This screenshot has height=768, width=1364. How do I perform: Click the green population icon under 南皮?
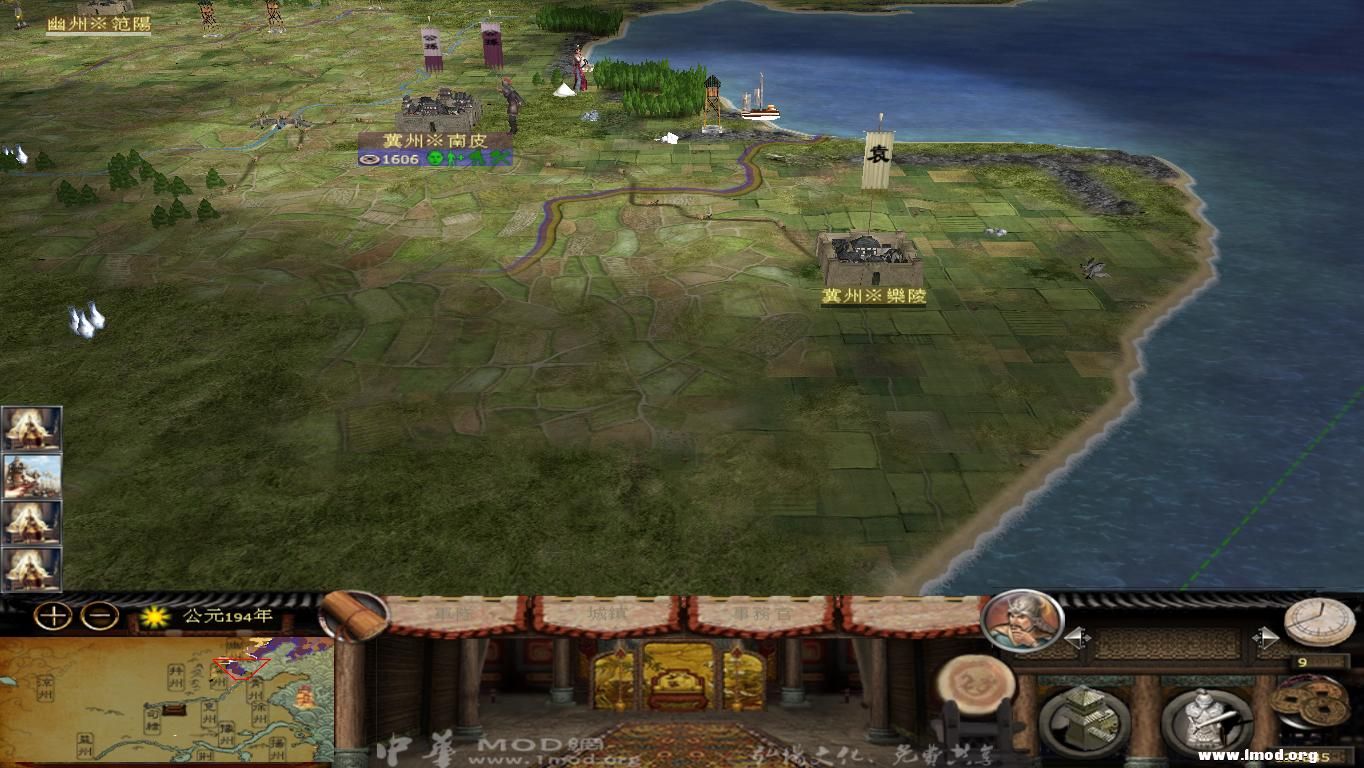point(437,158)
